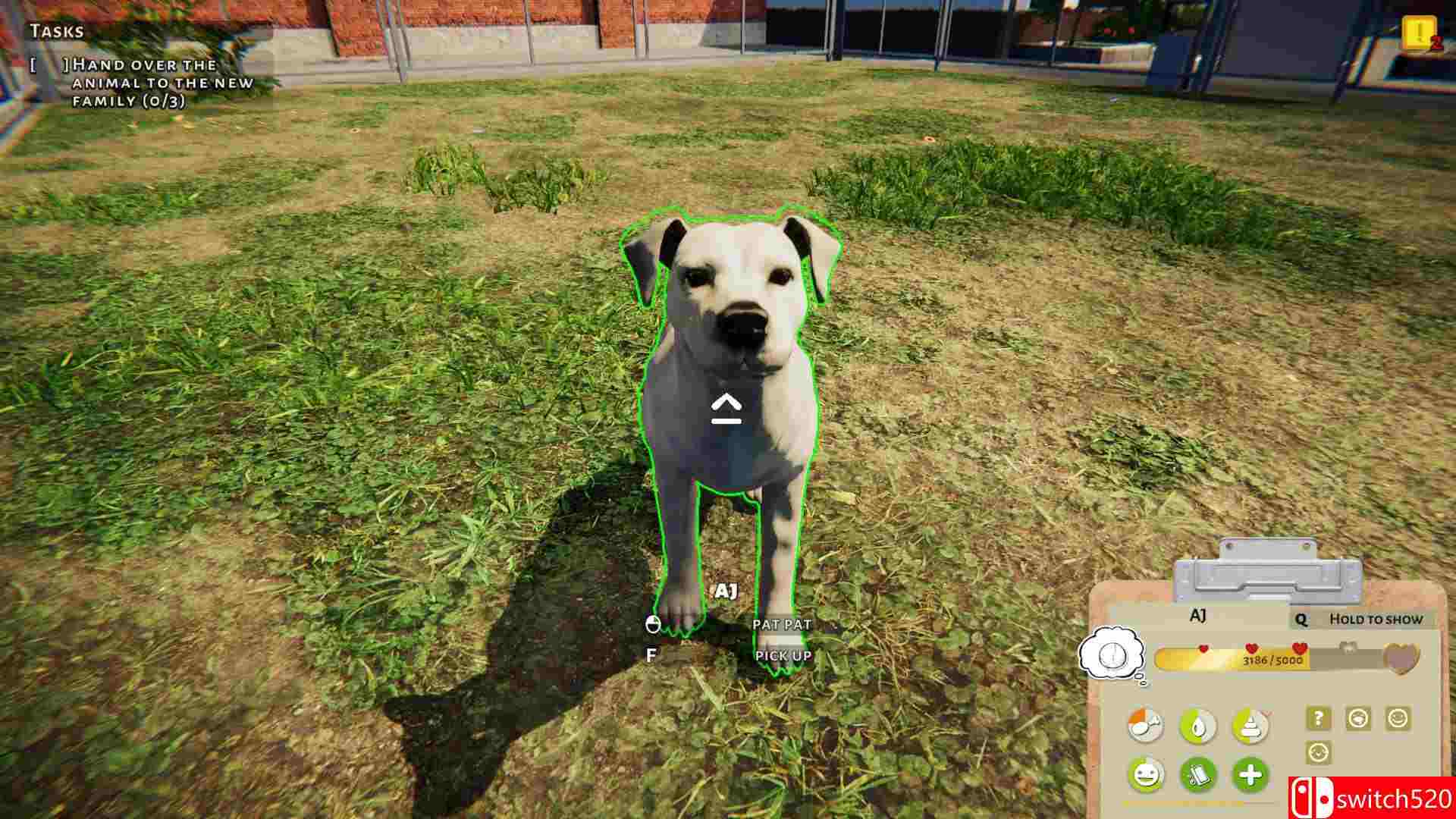Open the Tasks panel heading
This screenshot has width=1456, height=819.
[x=53, y=32]
